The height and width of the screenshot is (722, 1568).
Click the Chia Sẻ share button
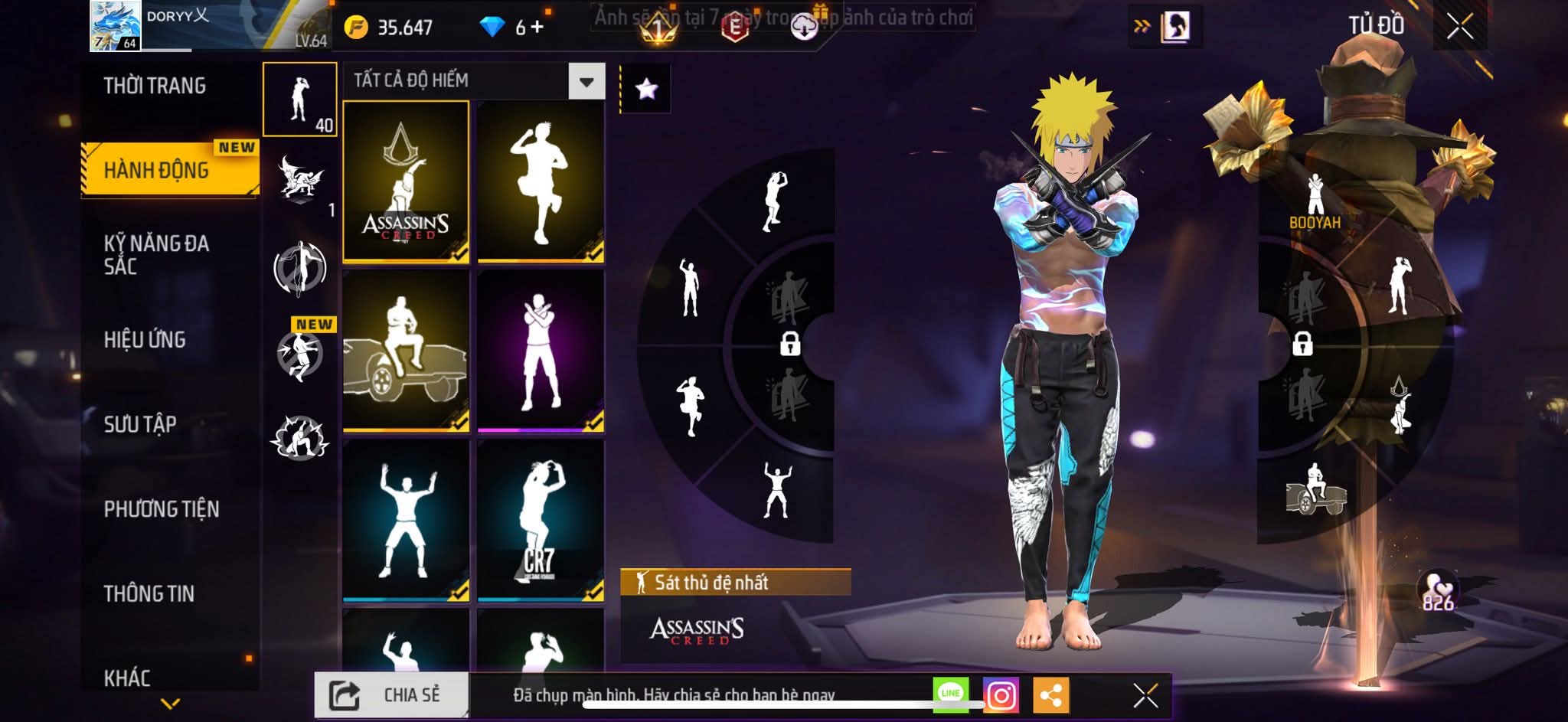click(391, 695)
